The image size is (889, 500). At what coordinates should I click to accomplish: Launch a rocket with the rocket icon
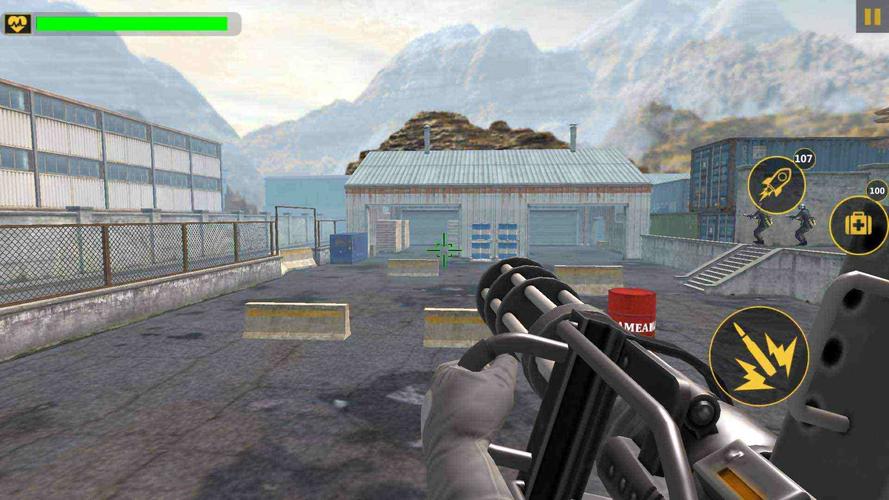click(777, 185)
